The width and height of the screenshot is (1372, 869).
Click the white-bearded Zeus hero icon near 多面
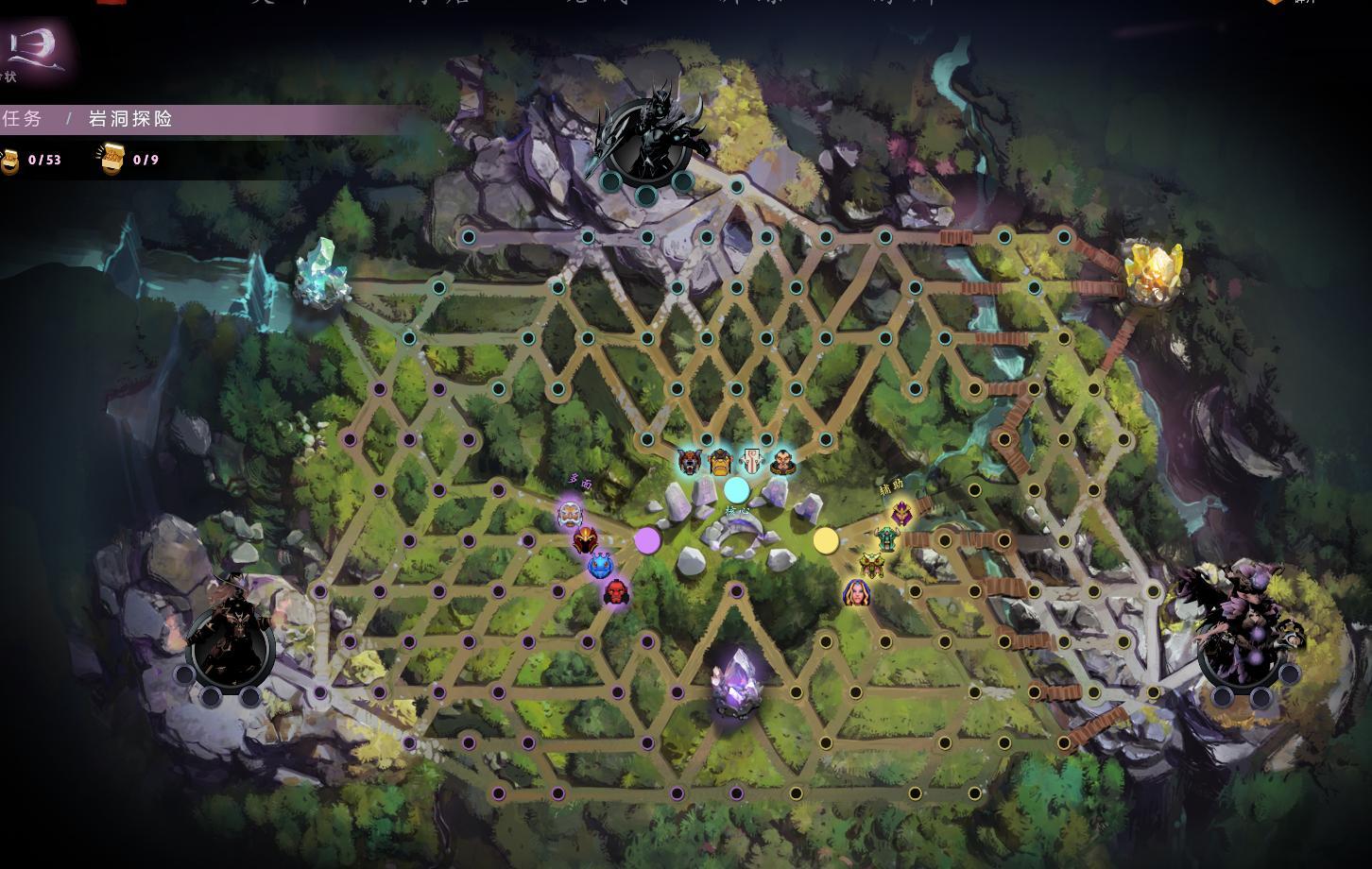point(571,516)
